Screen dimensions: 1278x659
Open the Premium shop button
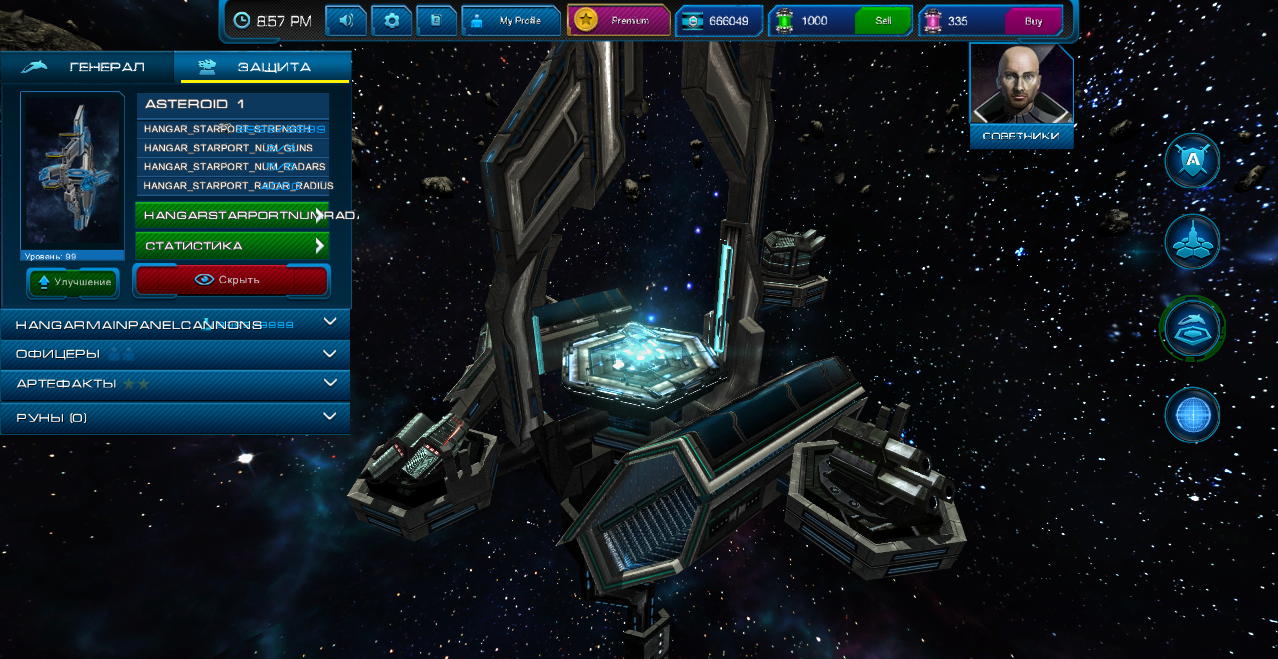[619, 20]
